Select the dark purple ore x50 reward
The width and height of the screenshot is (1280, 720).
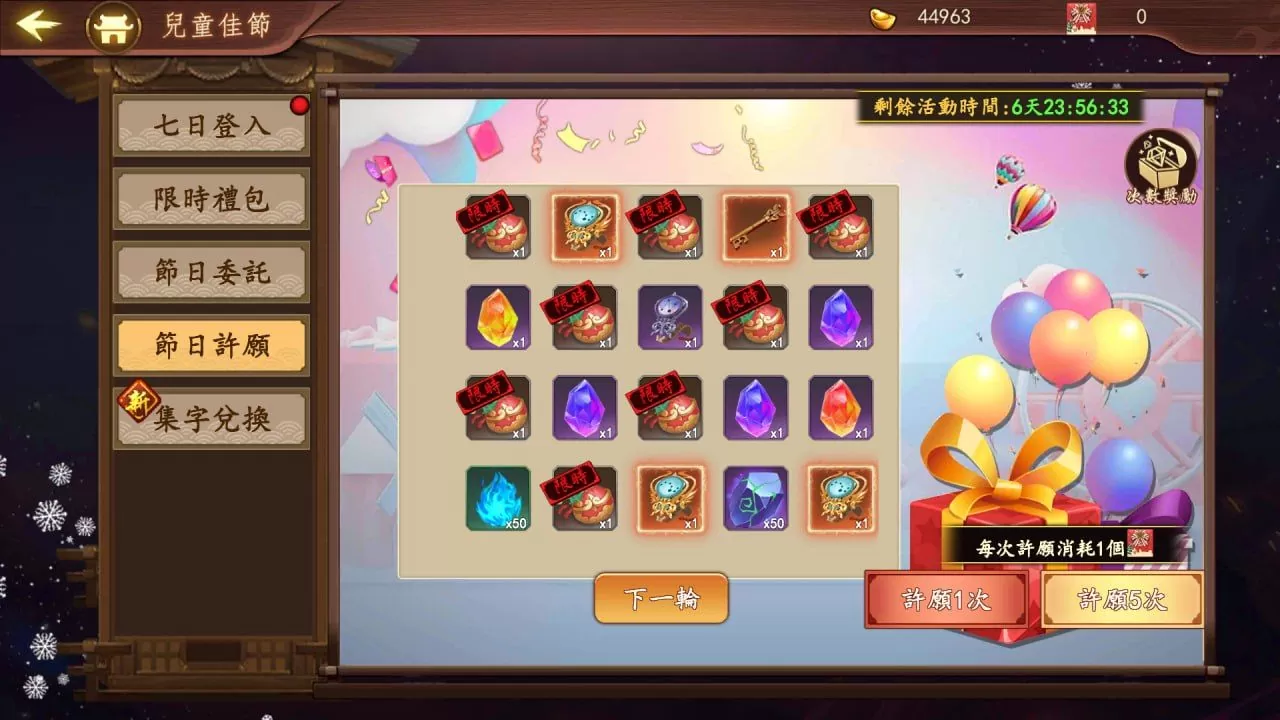click(x=756, y=498)
